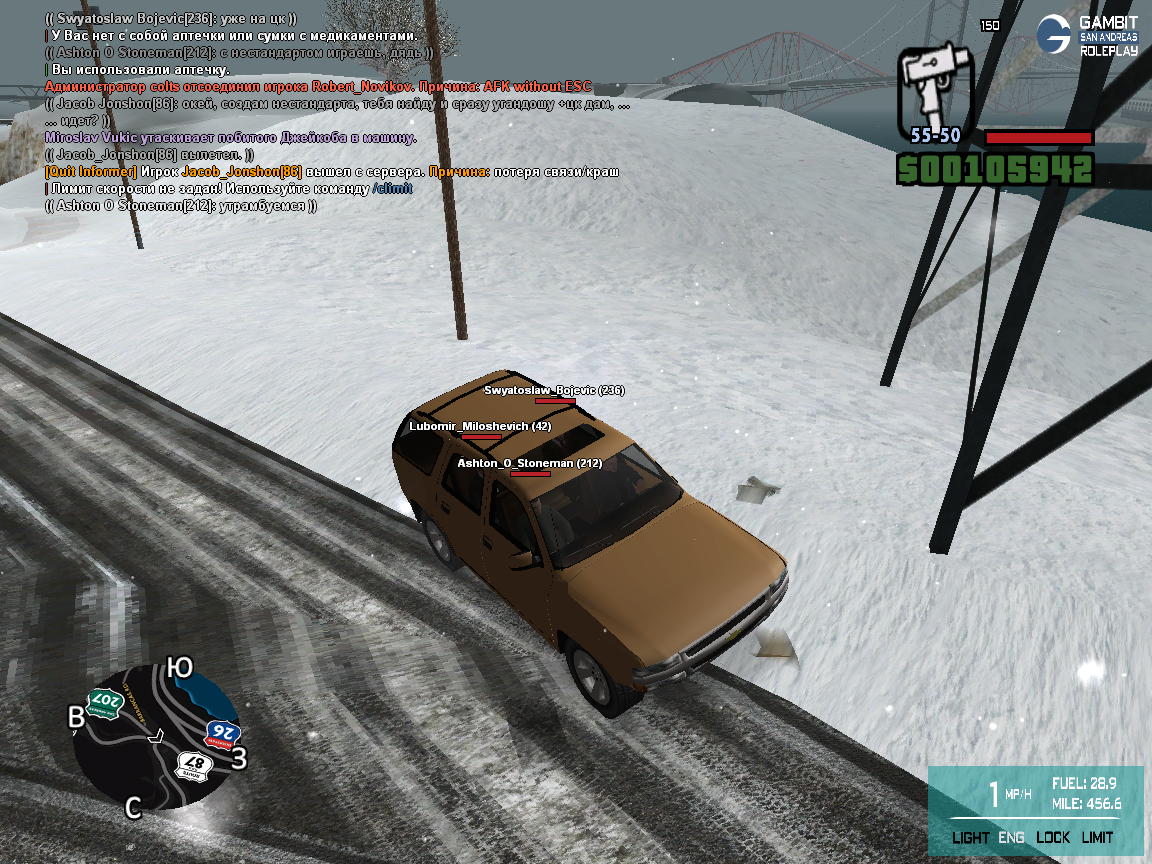Screen dimensions: 1152x864
Task: Select the route 26 shield on the minimap
Action: (220, 734)
